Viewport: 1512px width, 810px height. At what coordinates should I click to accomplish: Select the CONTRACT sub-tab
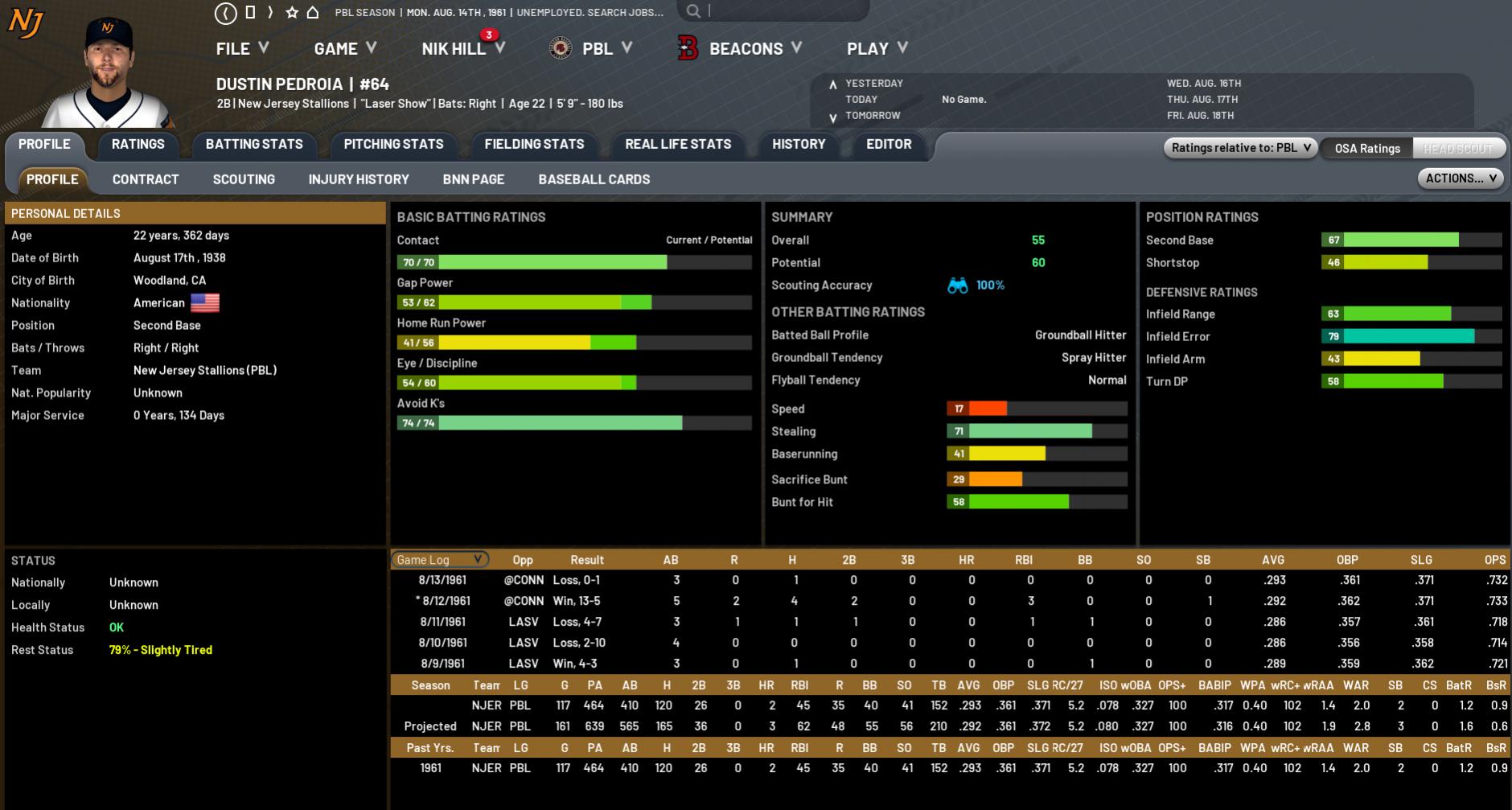pyautogui.click(x=146, y=179)
